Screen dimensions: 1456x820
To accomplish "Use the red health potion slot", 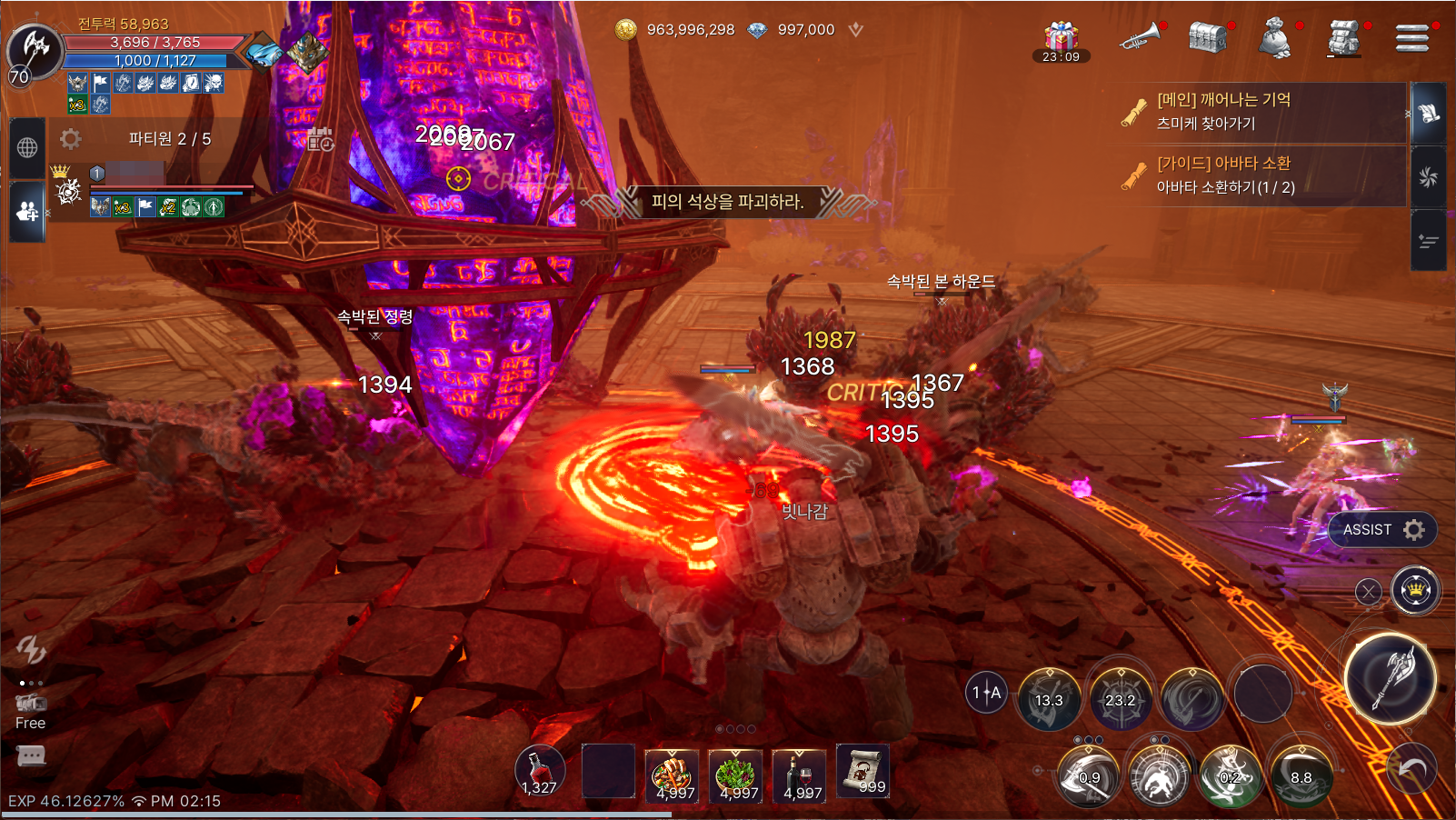I will coord(540,772).
